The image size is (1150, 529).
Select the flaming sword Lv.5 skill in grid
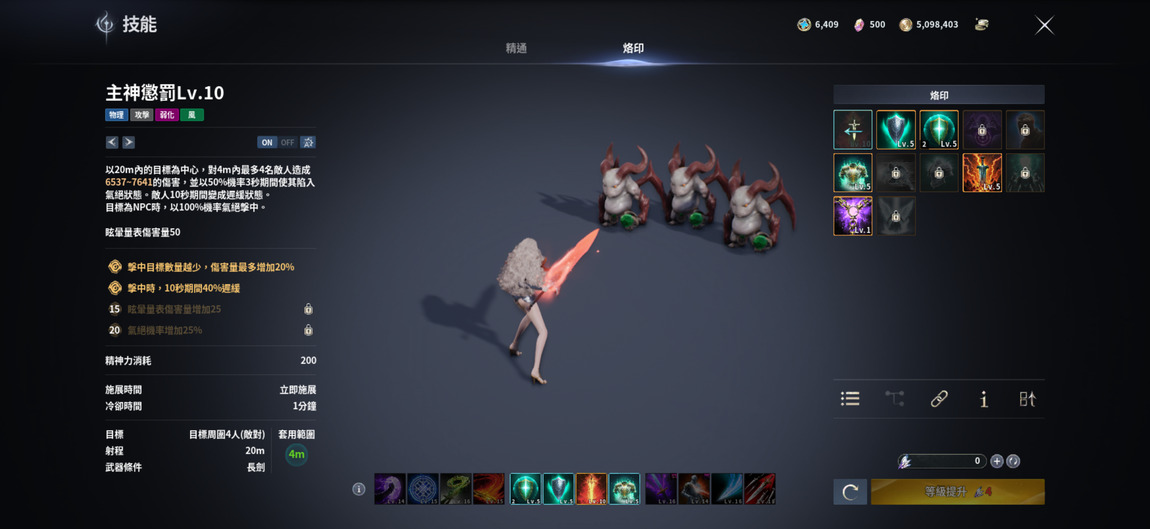coord(981,173)
